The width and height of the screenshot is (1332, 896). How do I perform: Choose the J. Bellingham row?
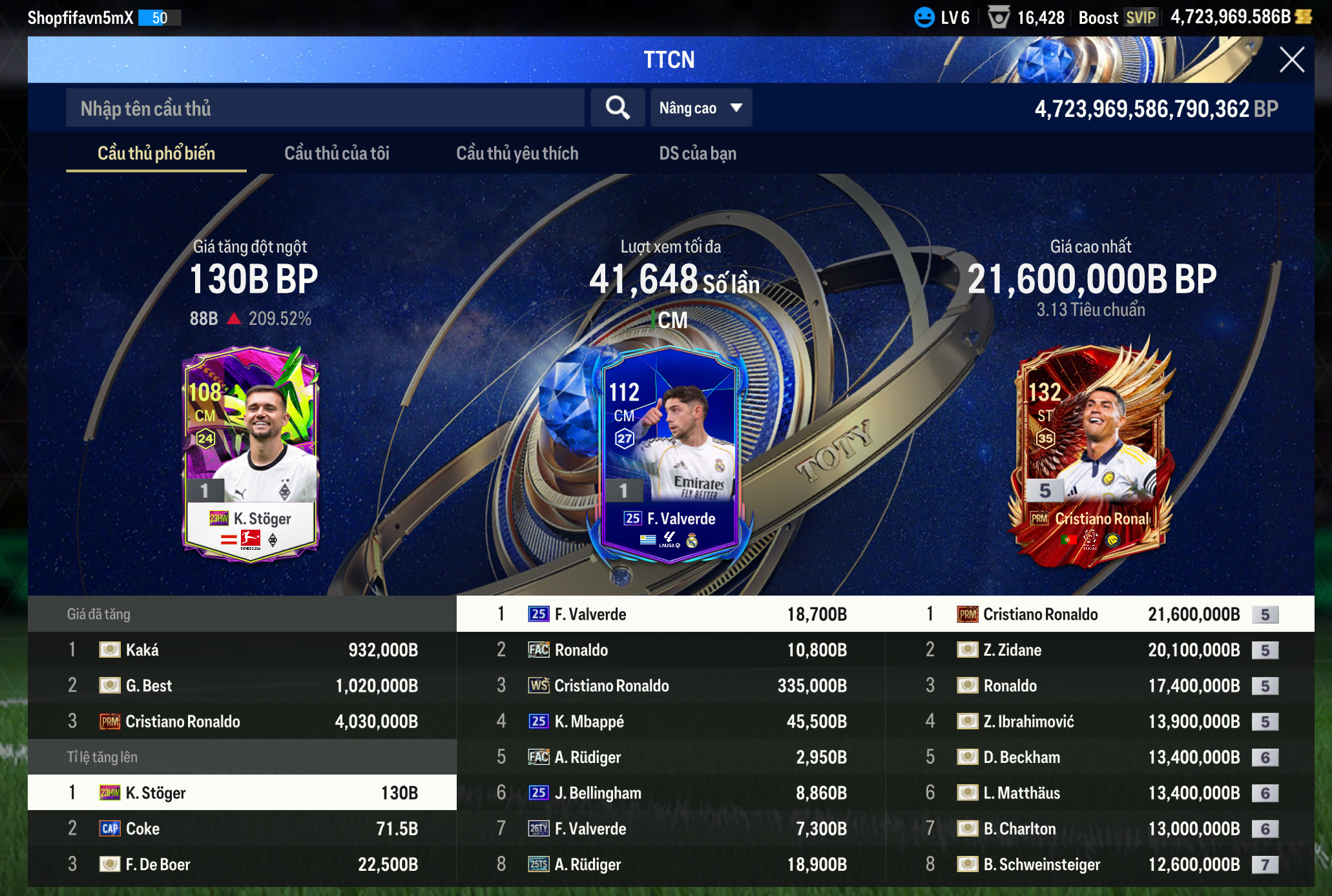click(x=671, y=793)
